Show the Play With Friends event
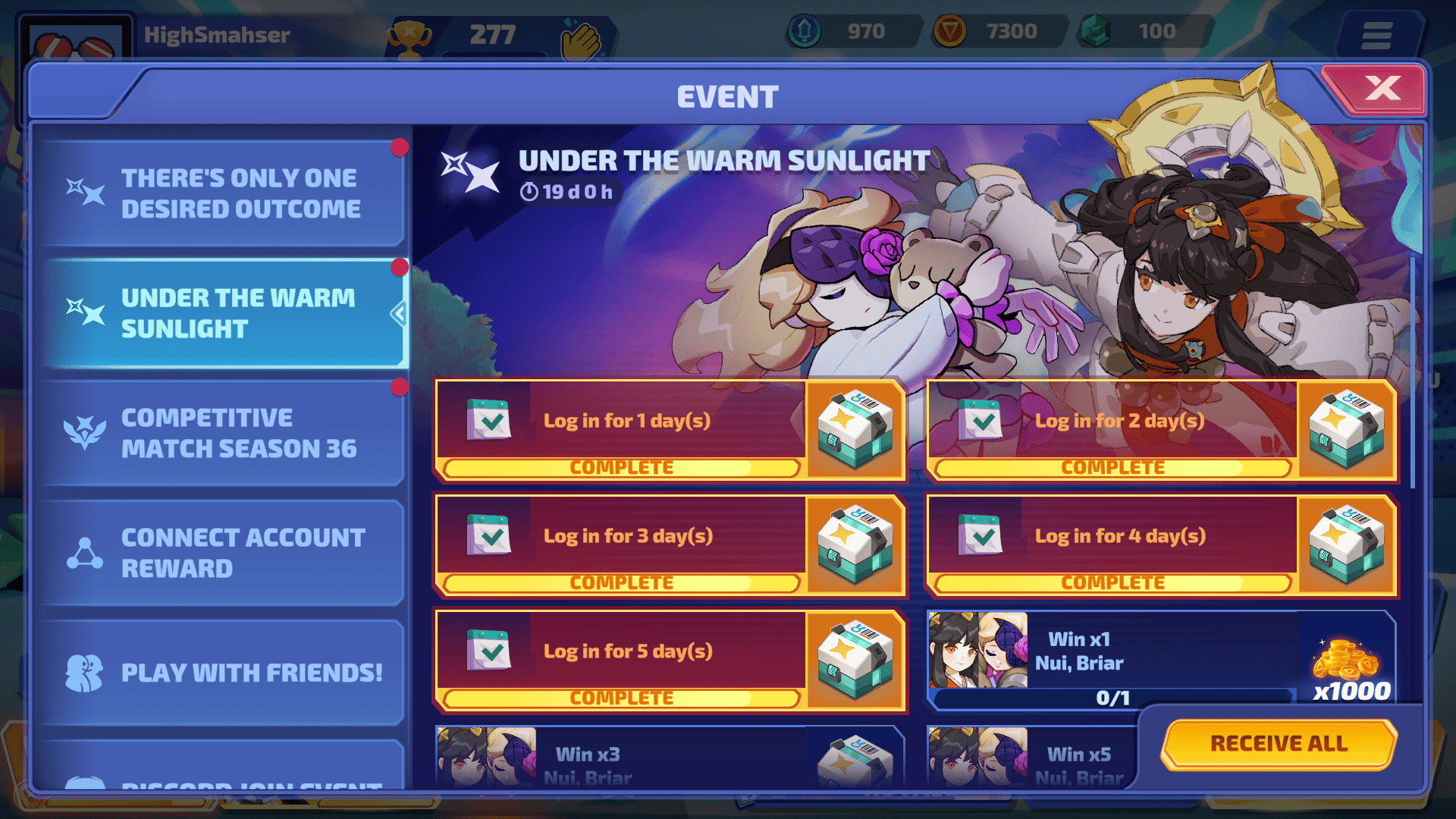Viewport: 1456px width, 819px height. pyautogui.click(x=223, y=673)
